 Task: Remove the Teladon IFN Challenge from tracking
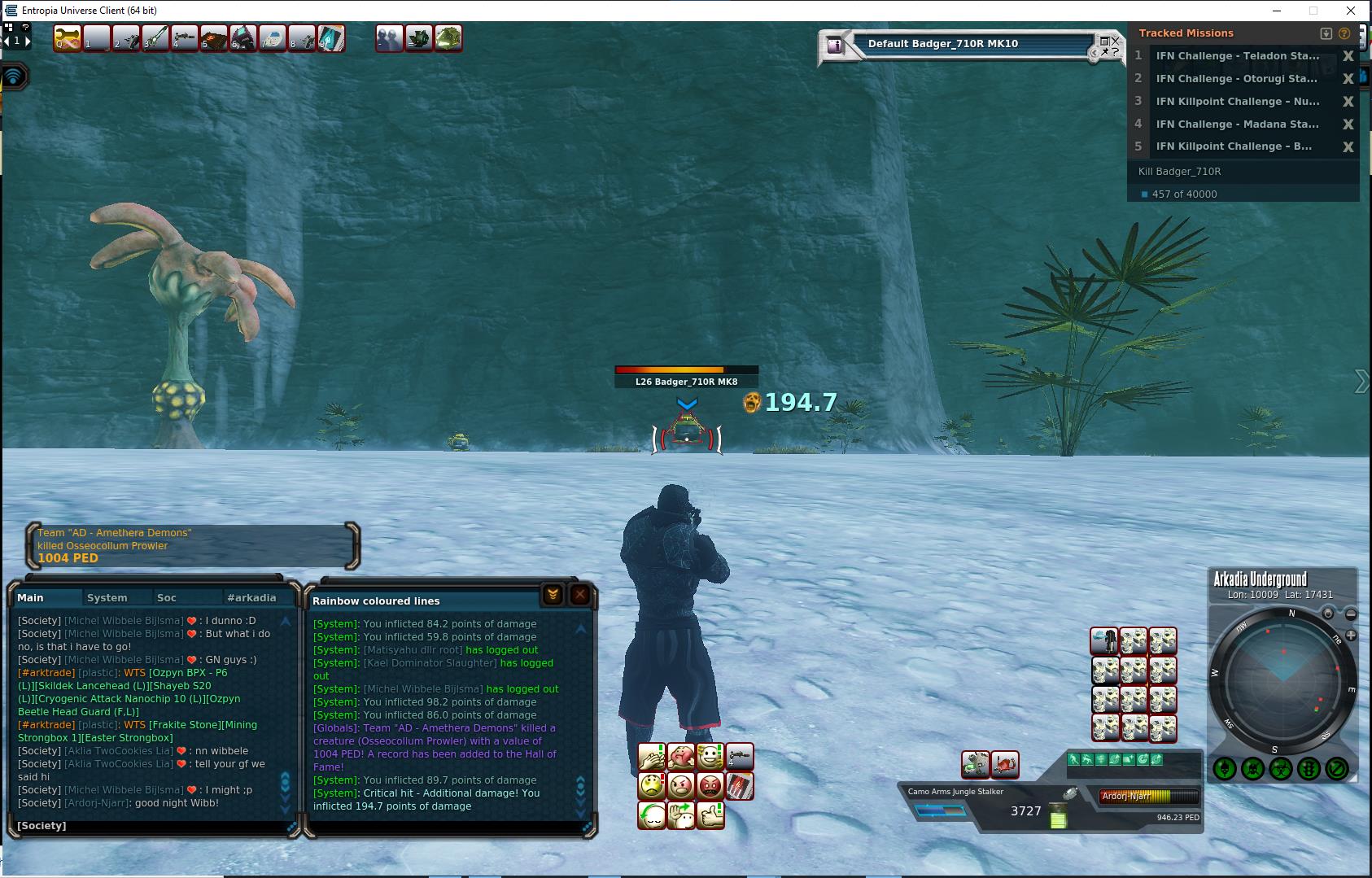1348,56
